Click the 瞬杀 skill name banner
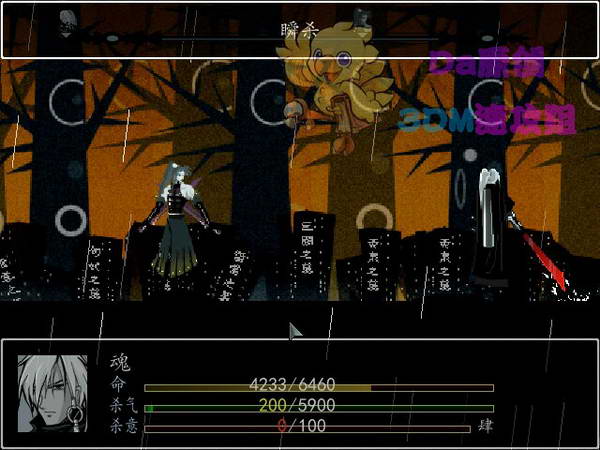 pyautogui.click(x=299, y=30)
